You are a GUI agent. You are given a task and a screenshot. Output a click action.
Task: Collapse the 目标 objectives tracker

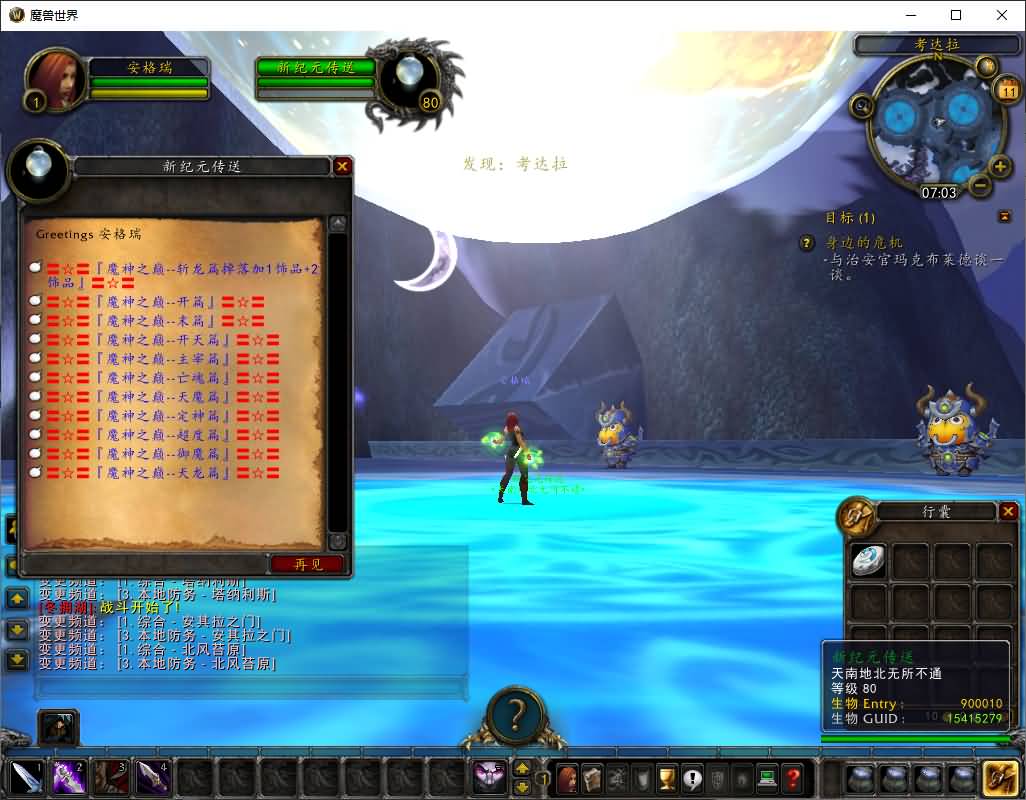point(1004,217)
